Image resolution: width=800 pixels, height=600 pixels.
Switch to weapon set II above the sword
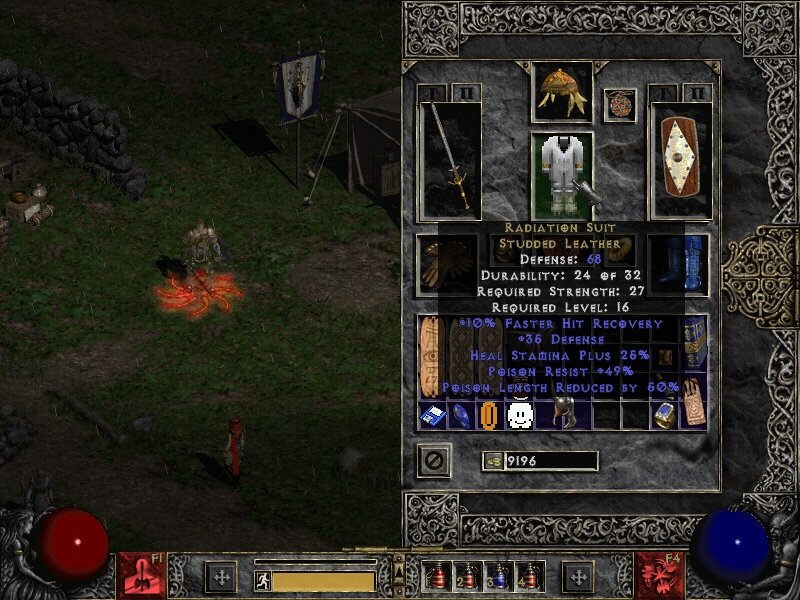click(x=466, y=94)
